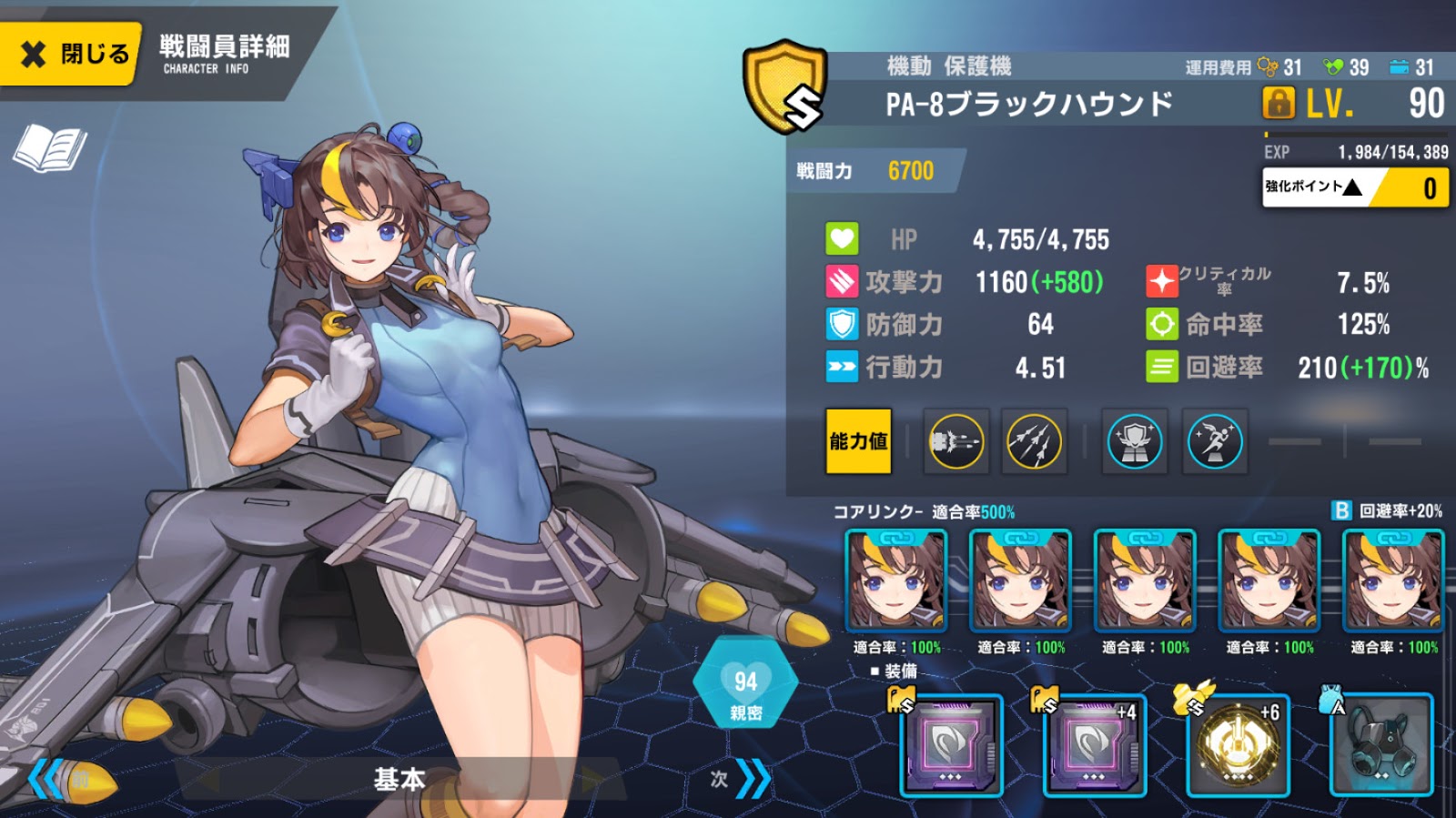Toggle the level lock padlock icon

coord(1278,103)
